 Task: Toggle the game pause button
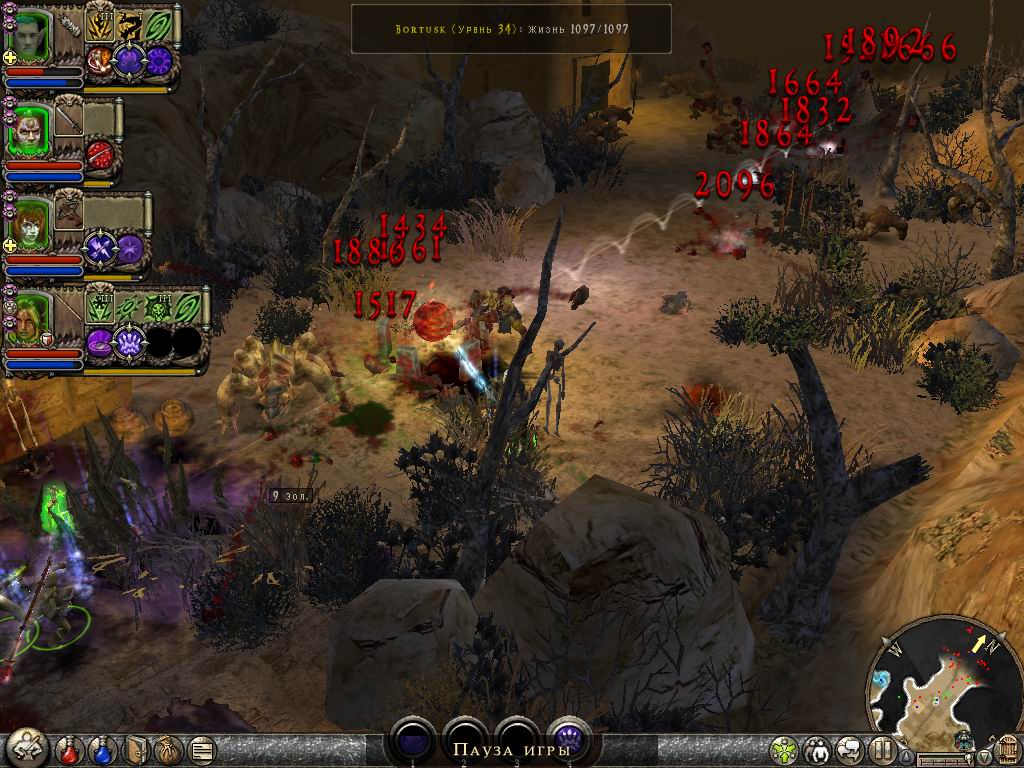[x=883, y=749]
